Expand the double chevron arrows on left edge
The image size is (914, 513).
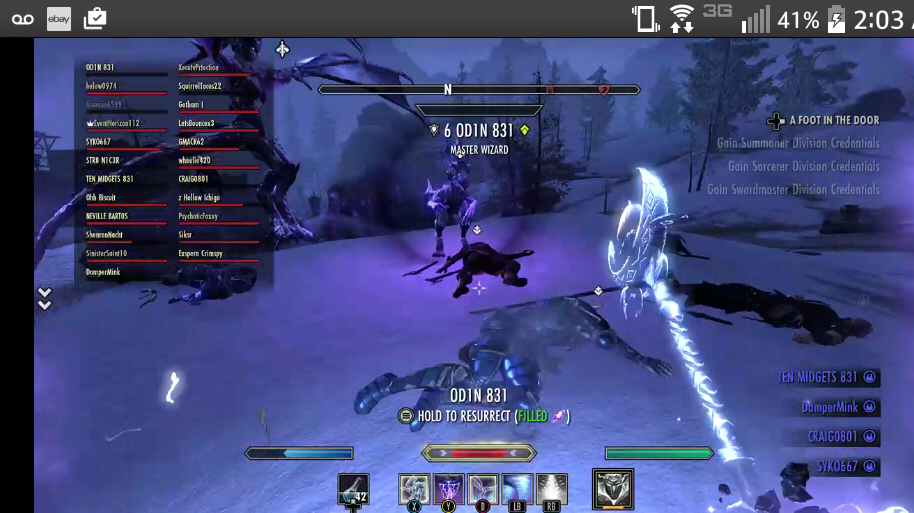click(44, 298)
